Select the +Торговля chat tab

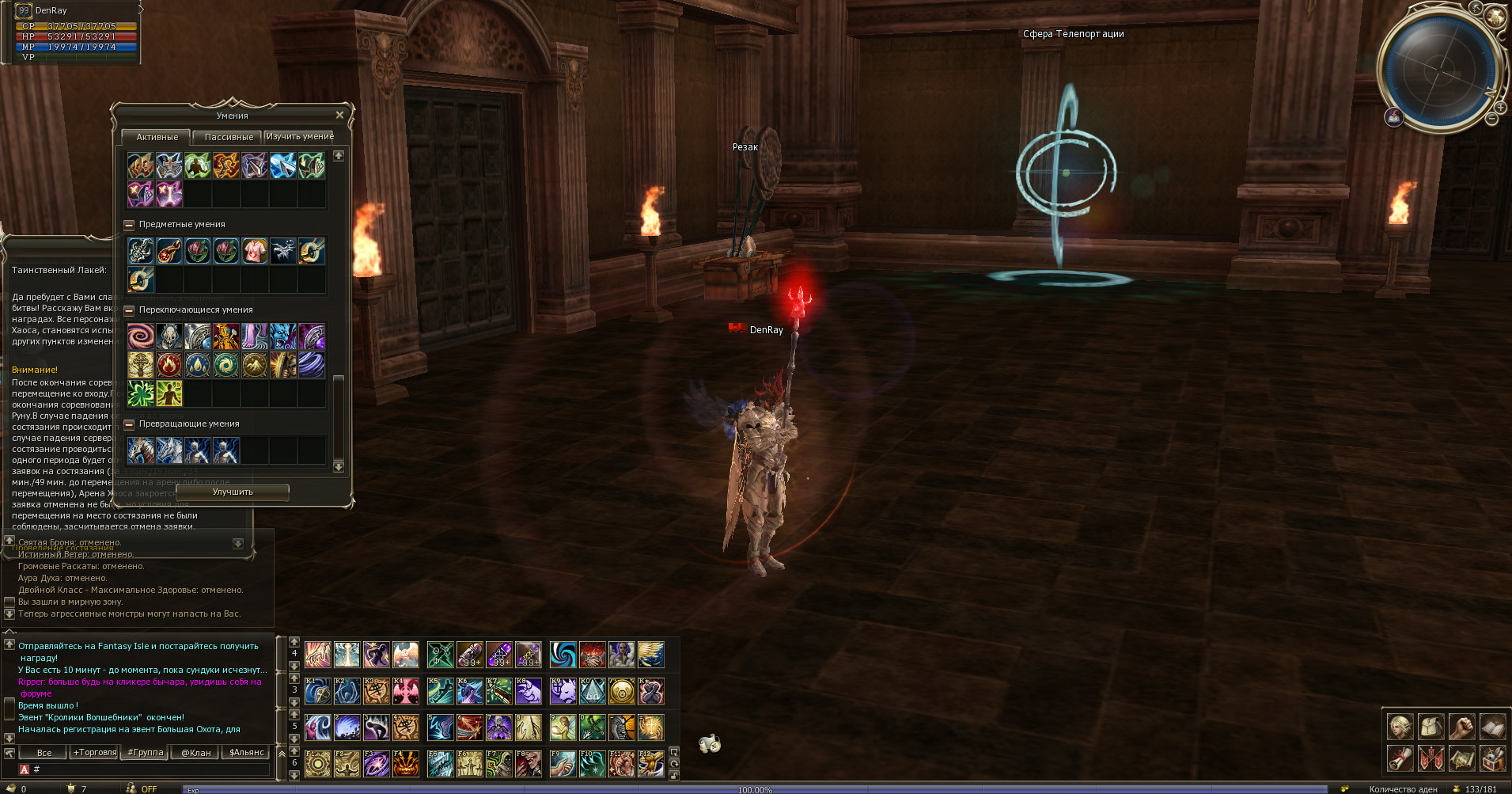pos(95,753)
